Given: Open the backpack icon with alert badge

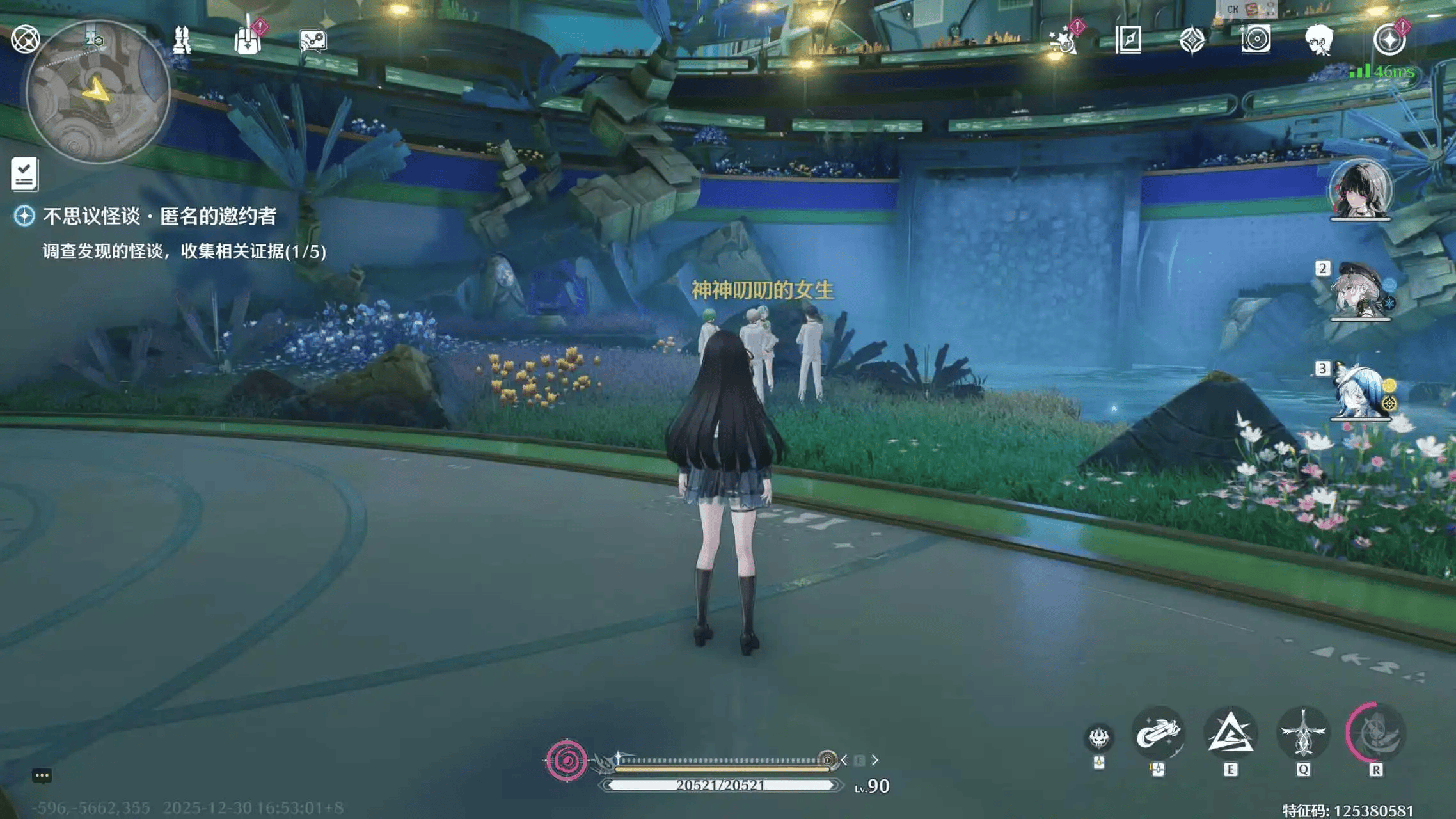Looking at the screenshot, I should point(248,40).
